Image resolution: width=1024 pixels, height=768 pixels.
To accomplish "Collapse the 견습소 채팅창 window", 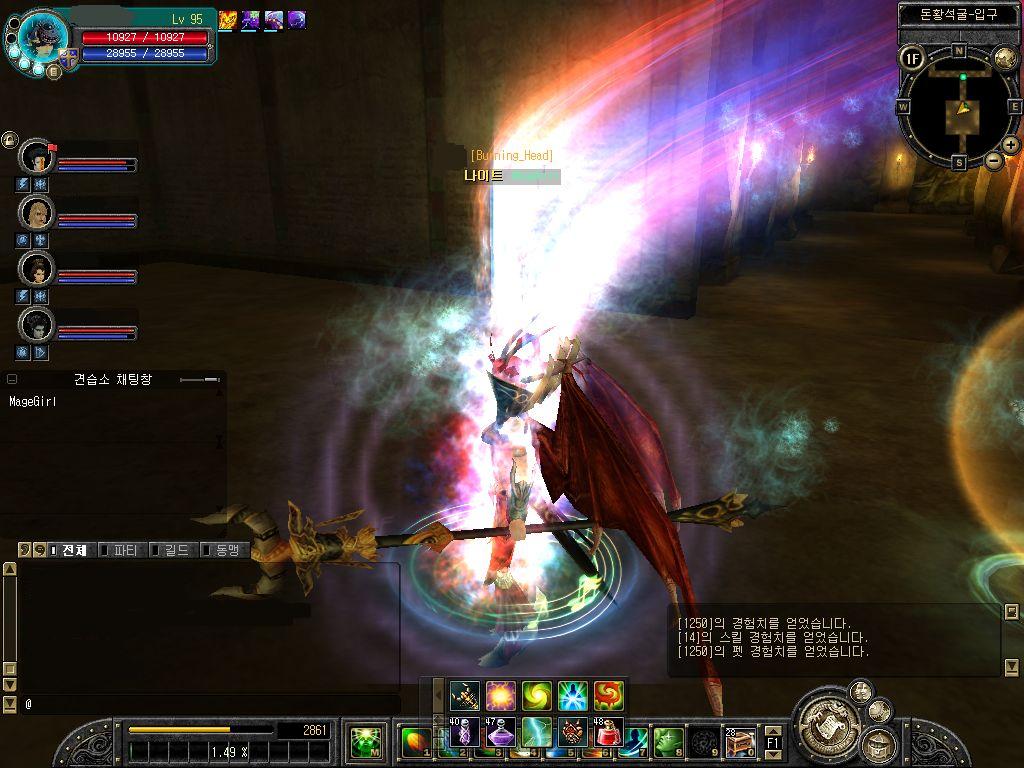I will (x=12, y=380).
